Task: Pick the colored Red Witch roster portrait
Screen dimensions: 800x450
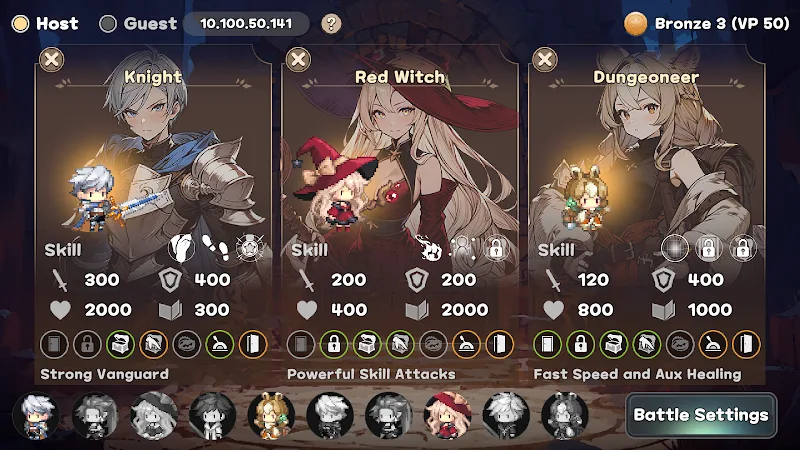Action: (x=447, y=414)
